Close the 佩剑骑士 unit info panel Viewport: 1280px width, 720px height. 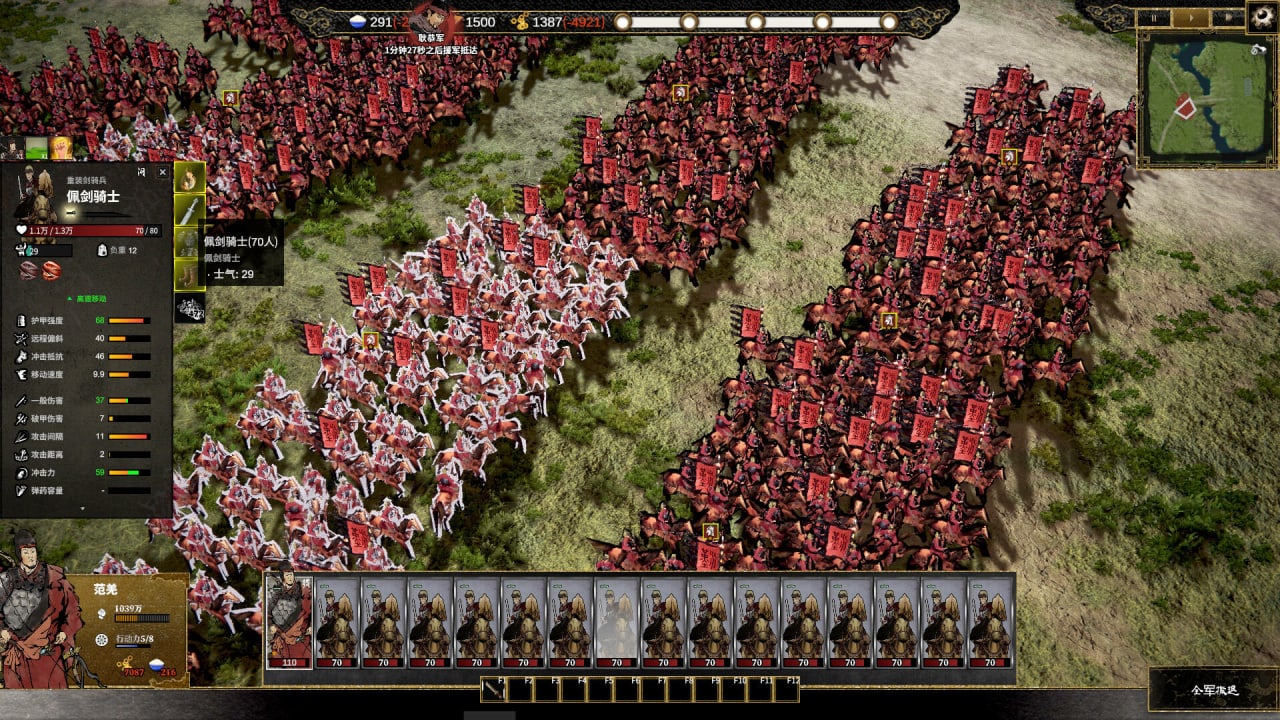(x=163, y=172)
